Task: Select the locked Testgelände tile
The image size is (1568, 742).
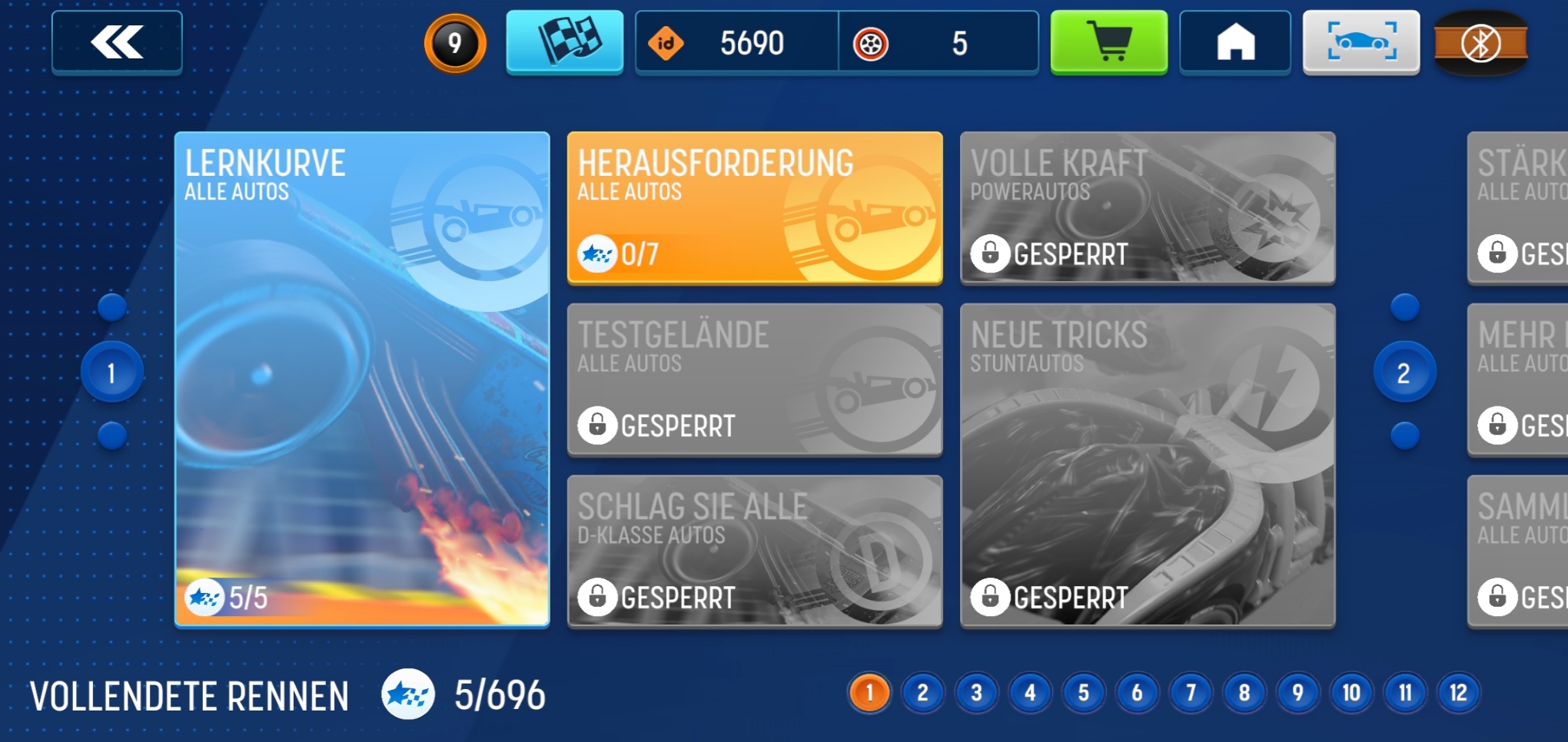Action: [754, 379]
